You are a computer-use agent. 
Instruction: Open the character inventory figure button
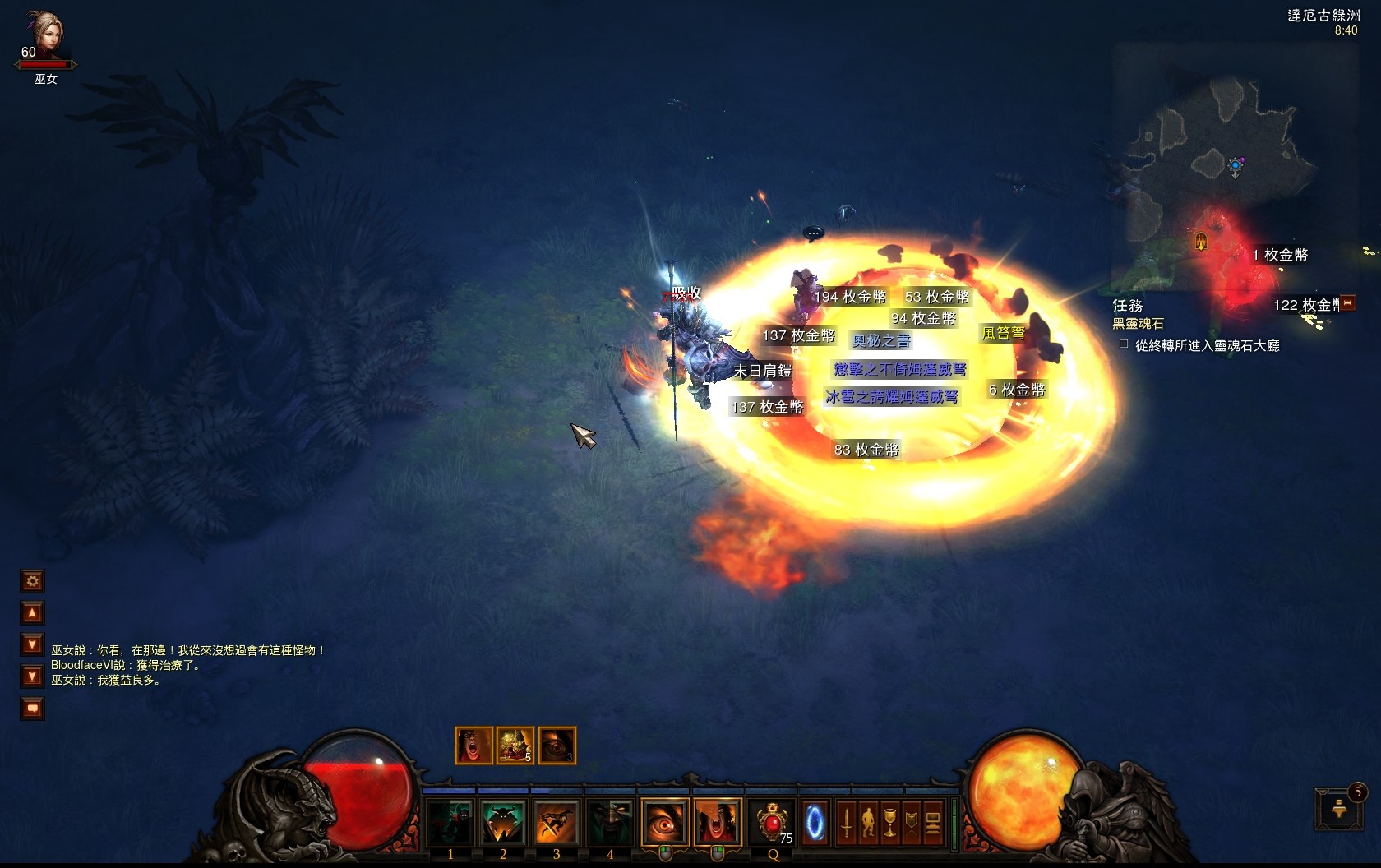click(x=868, y=823)
